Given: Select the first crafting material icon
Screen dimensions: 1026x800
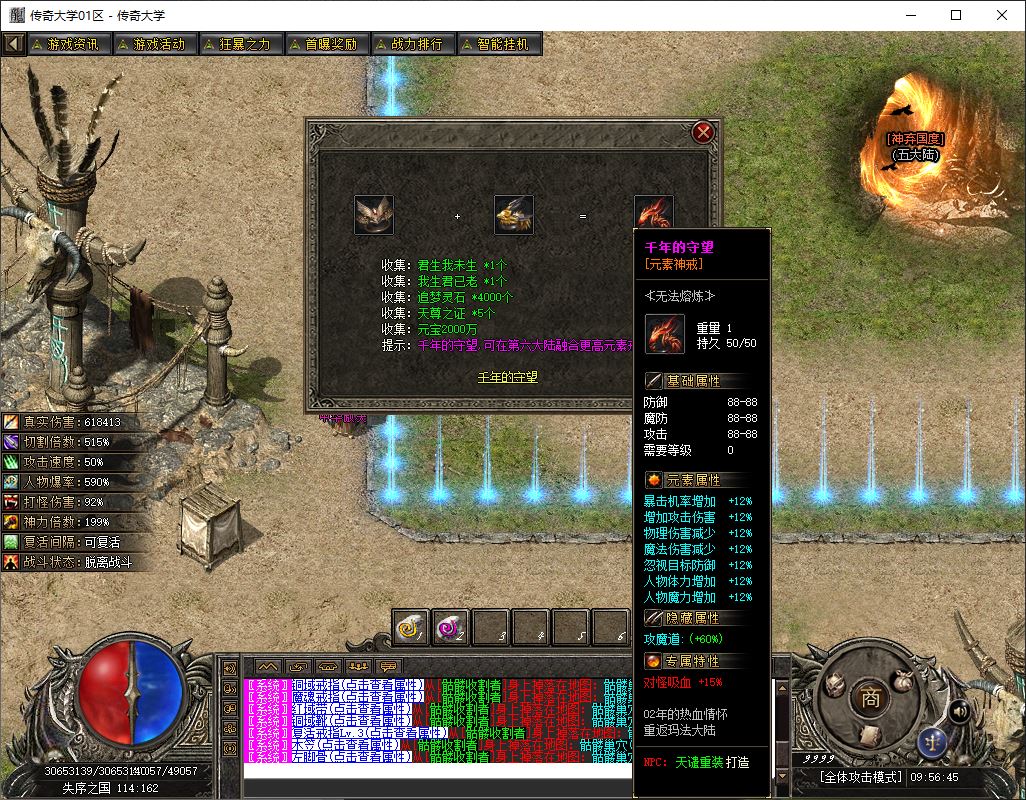Looking at the screenshot, I should [374, 215].
